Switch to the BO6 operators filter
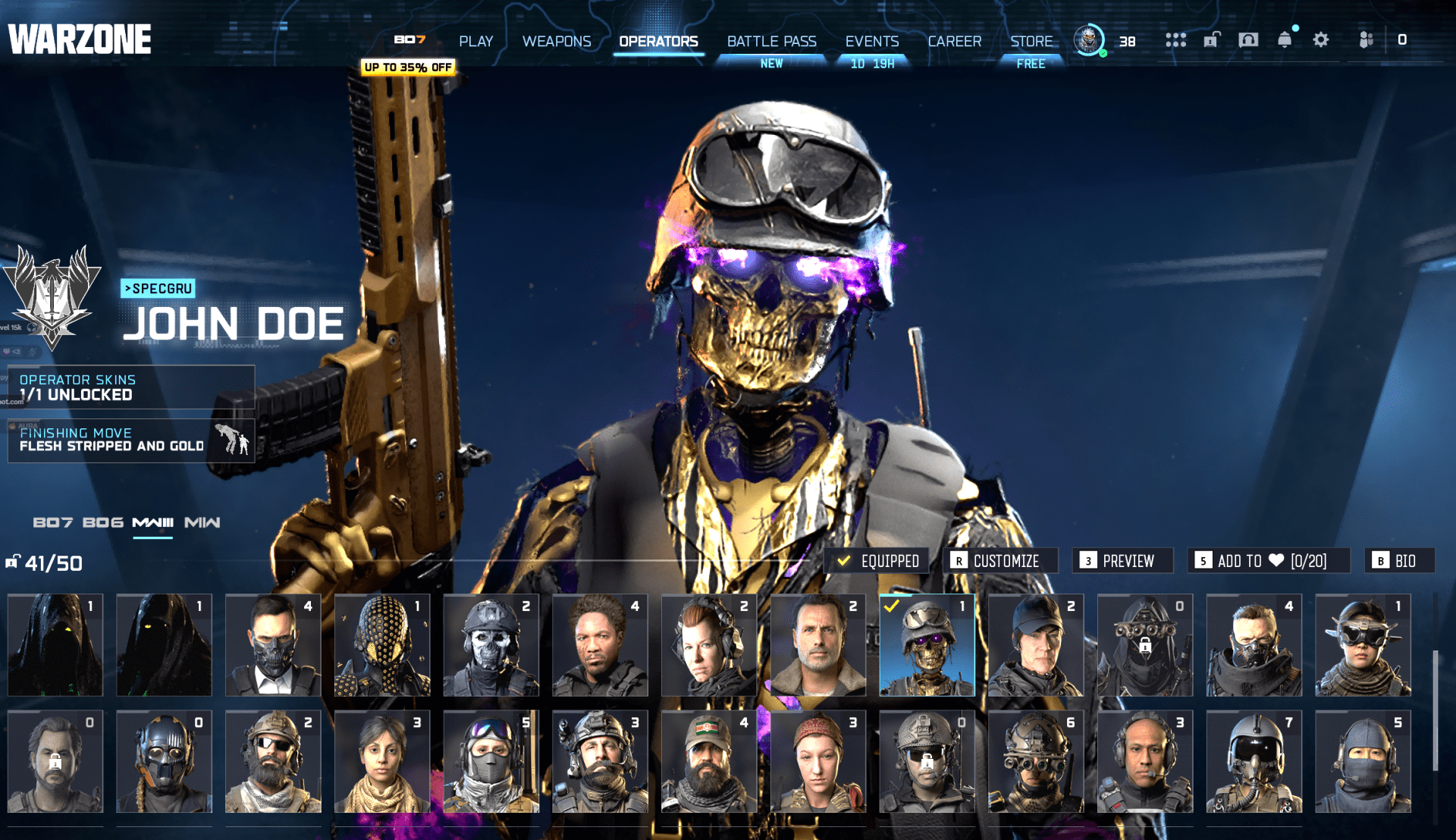Image resolution: width=1456 pixels, height=840 pixels. 102,522
